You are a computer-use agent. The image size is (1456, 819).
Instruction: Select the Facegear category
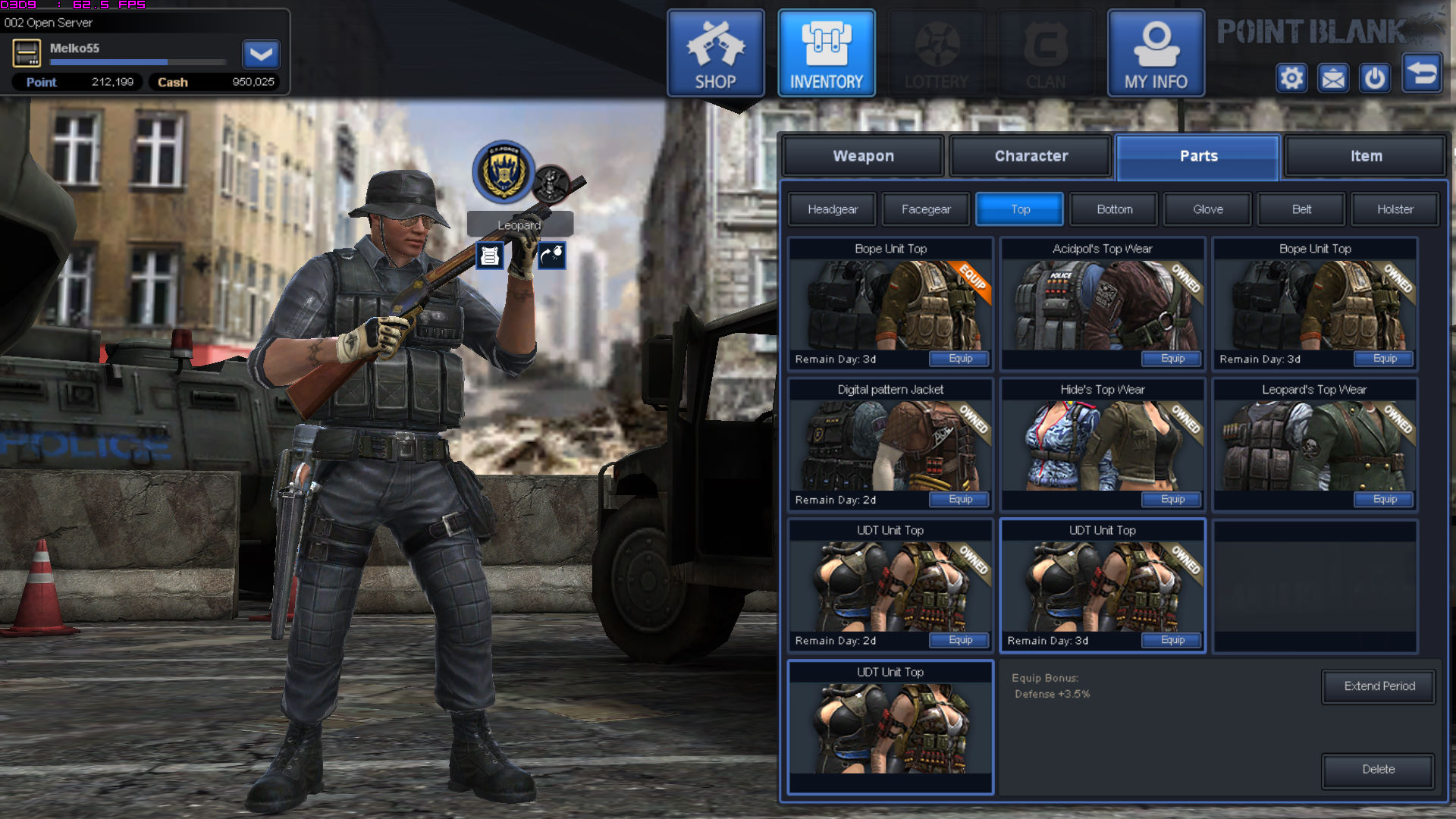[925, 209]
